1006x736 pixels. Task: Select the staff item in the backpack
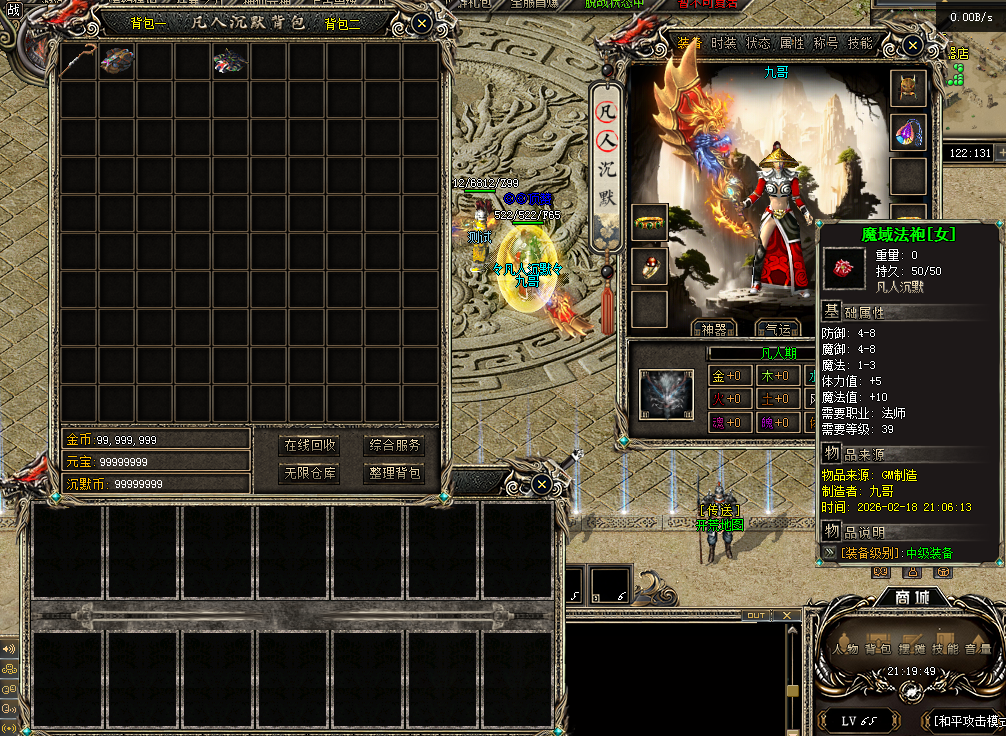coord(79,61)
